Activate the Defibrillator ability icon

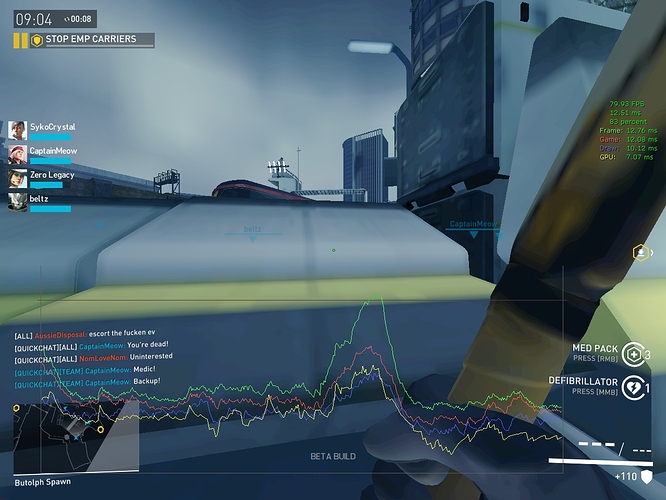click(632, 386)
